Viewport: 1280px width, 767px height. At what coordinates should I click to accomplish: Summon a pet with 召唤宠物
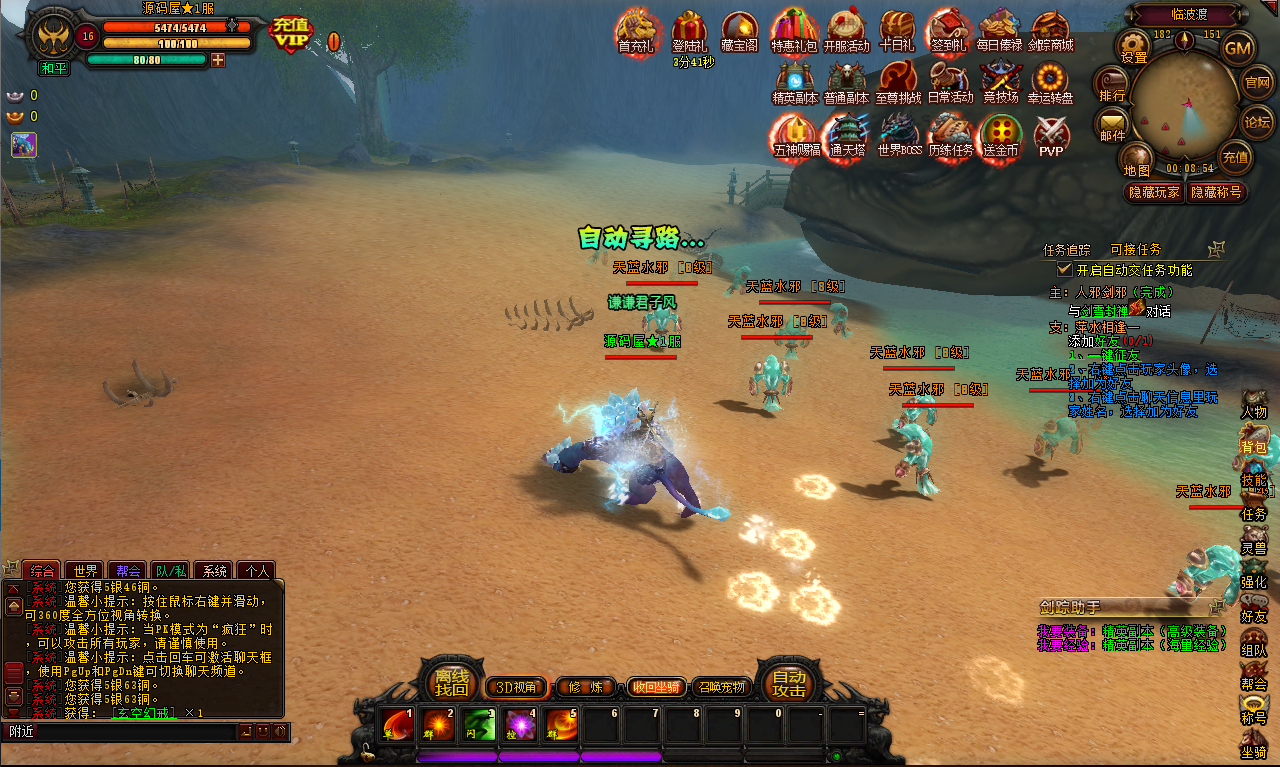click(720, 687)
